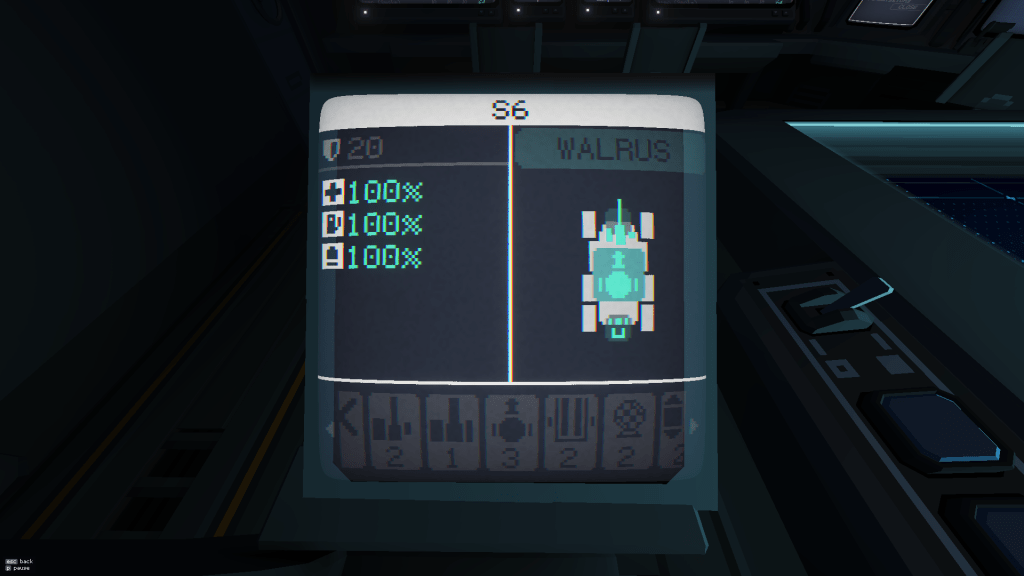This screenshot has width=1024, height=576.
Task: Select the Walrus central turret slot
Action: (x=618, y=284)
